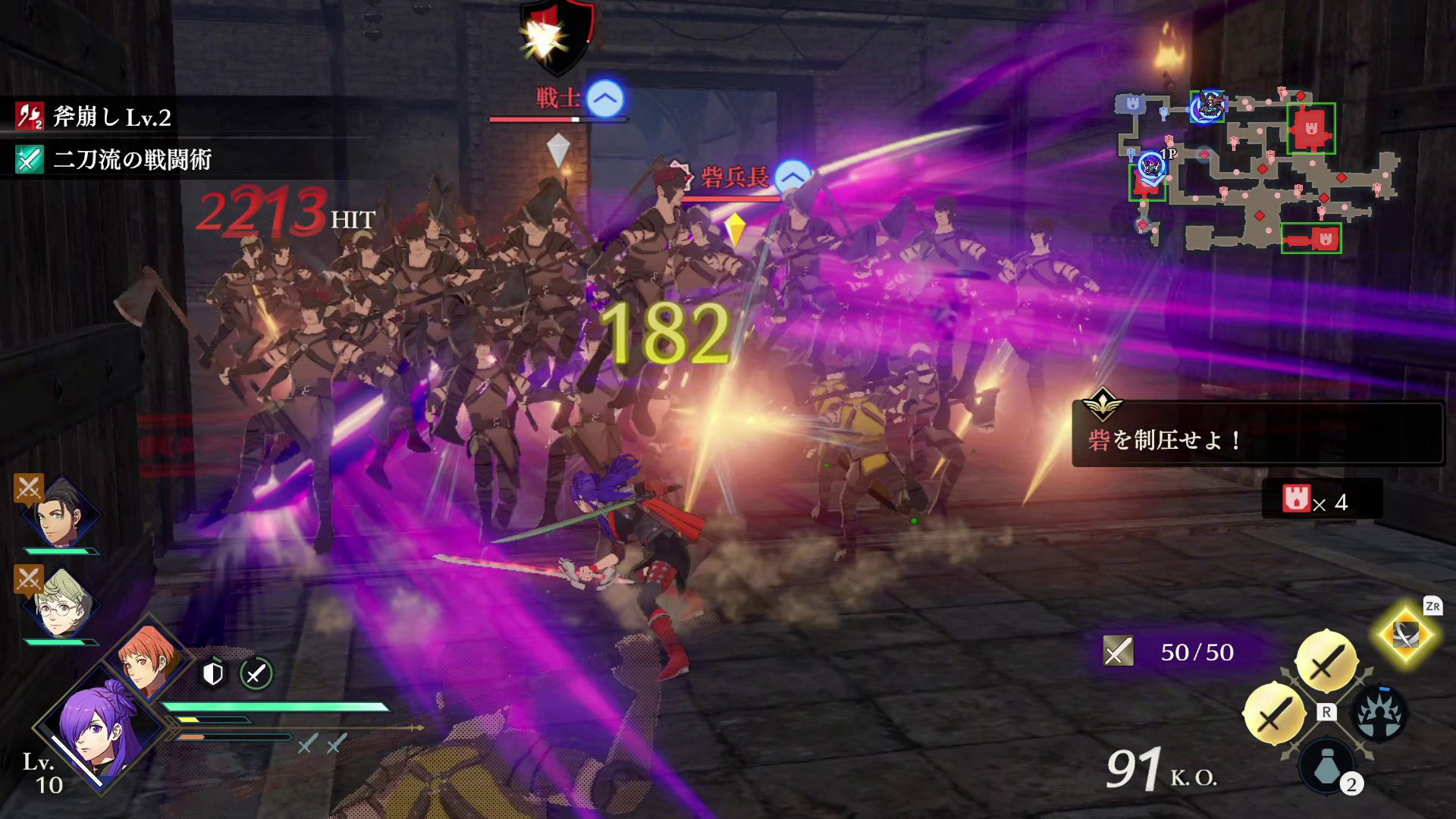Screen dimensions: 1456x819
Task: Select the round sword status icon
Action: (256, 673)
